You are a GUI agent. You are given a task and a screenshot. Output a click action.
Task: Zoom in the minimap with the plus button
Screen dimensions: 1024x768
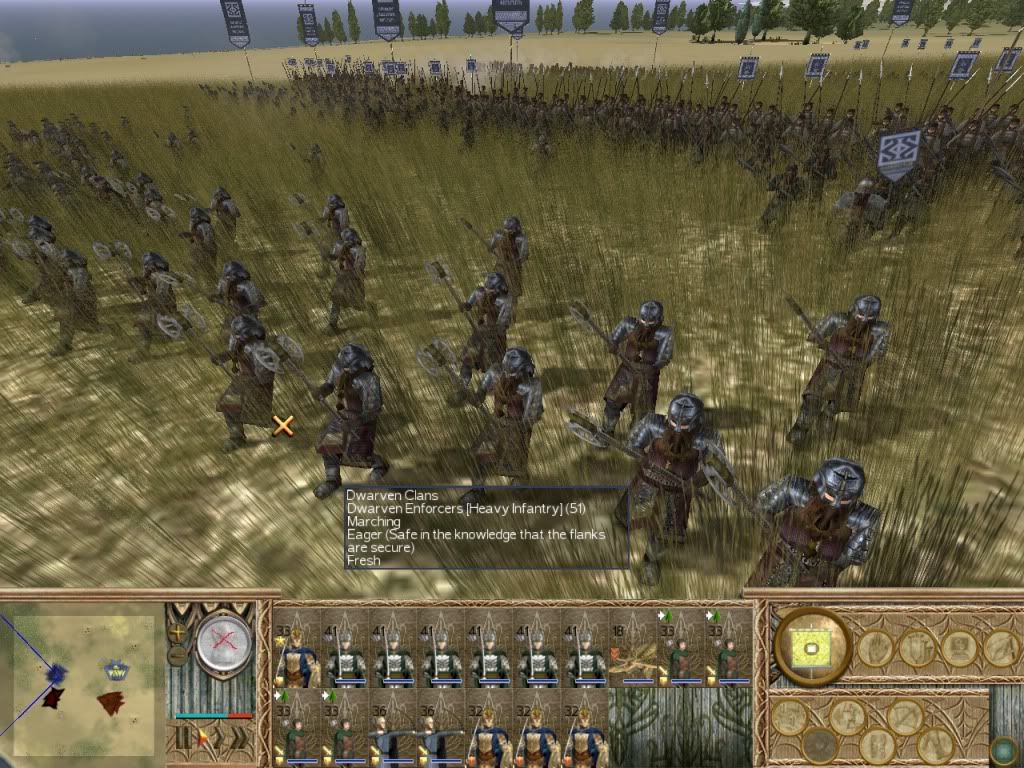coord(179,632)
